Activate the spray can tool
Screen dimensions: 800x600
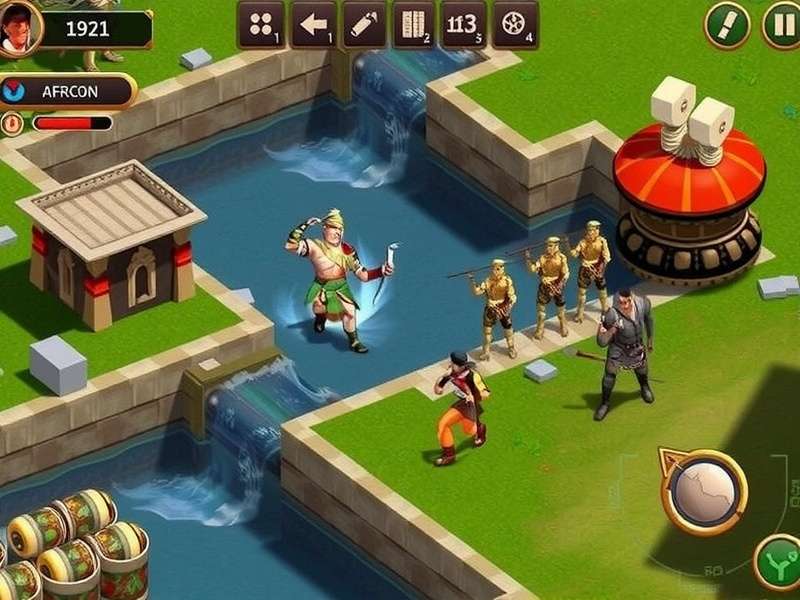coord(364,24)
